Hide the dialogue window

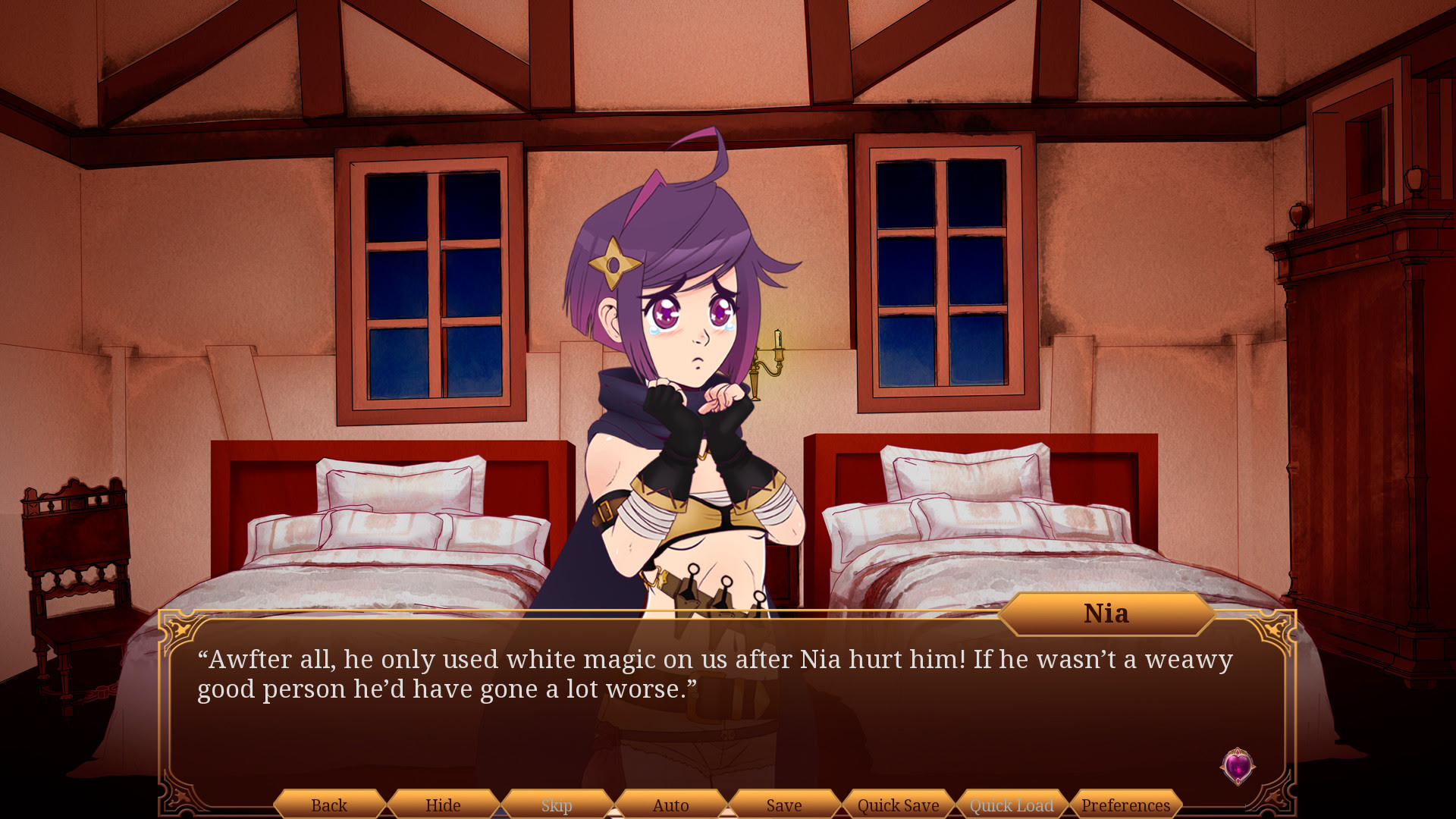click(443, 805)
